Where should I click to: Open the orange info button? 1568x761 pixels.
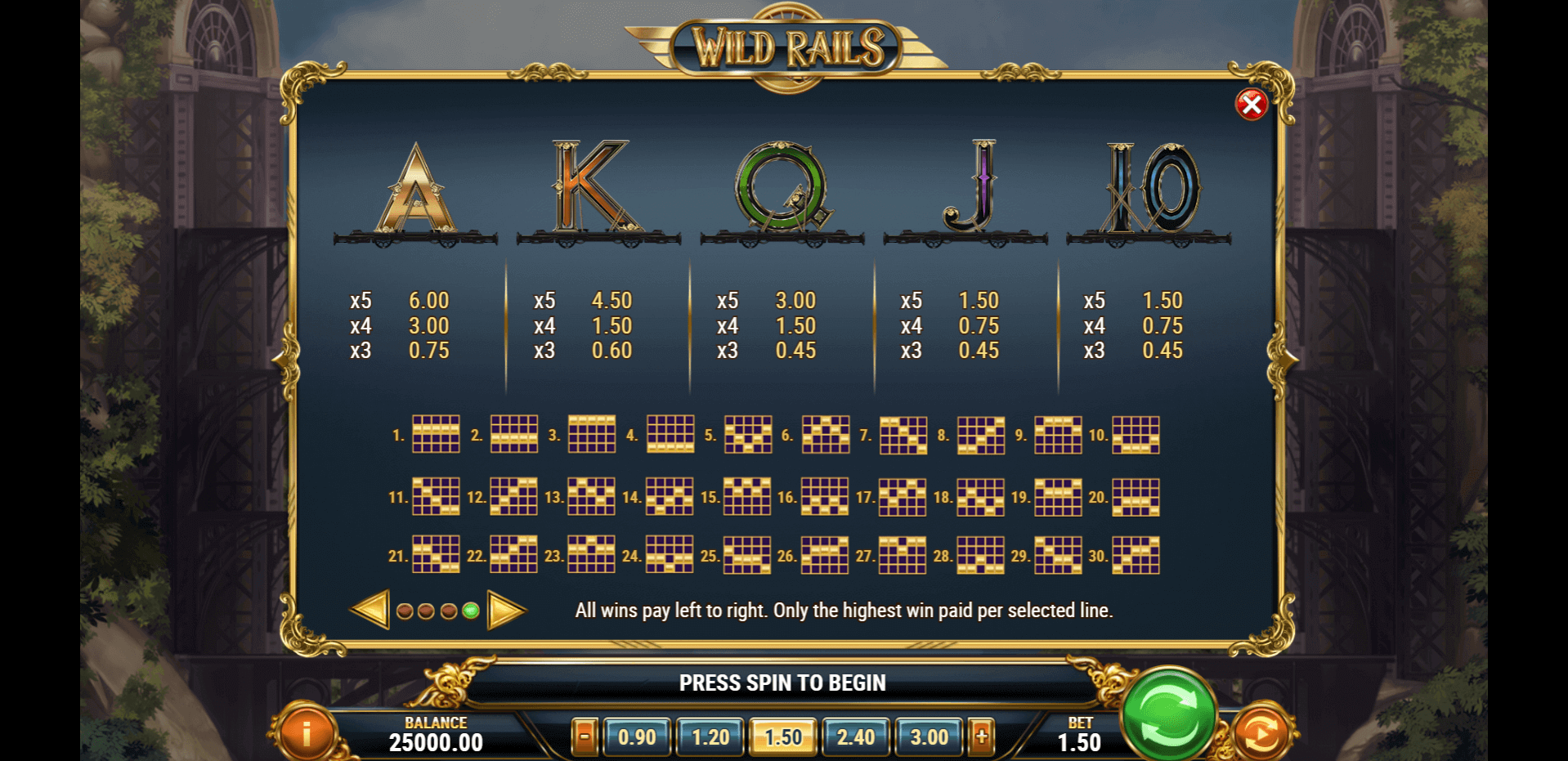(x=307, y=733)
